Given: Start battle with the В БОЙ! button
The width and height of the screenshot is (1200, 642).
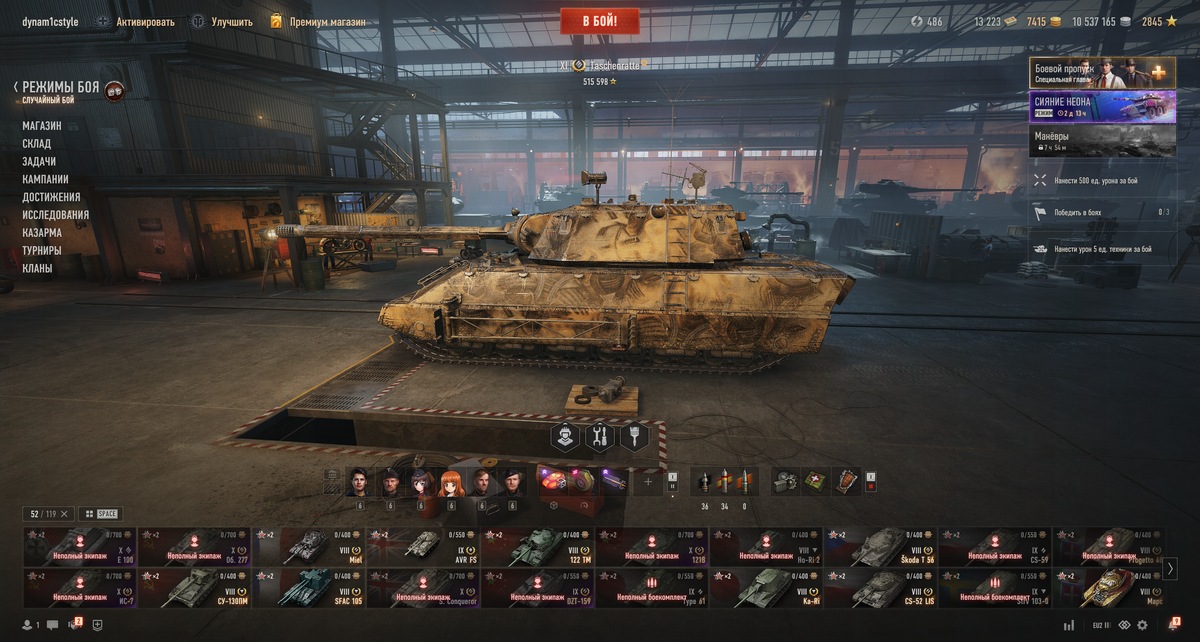Looking at the screenshot, I should [600, 21].
